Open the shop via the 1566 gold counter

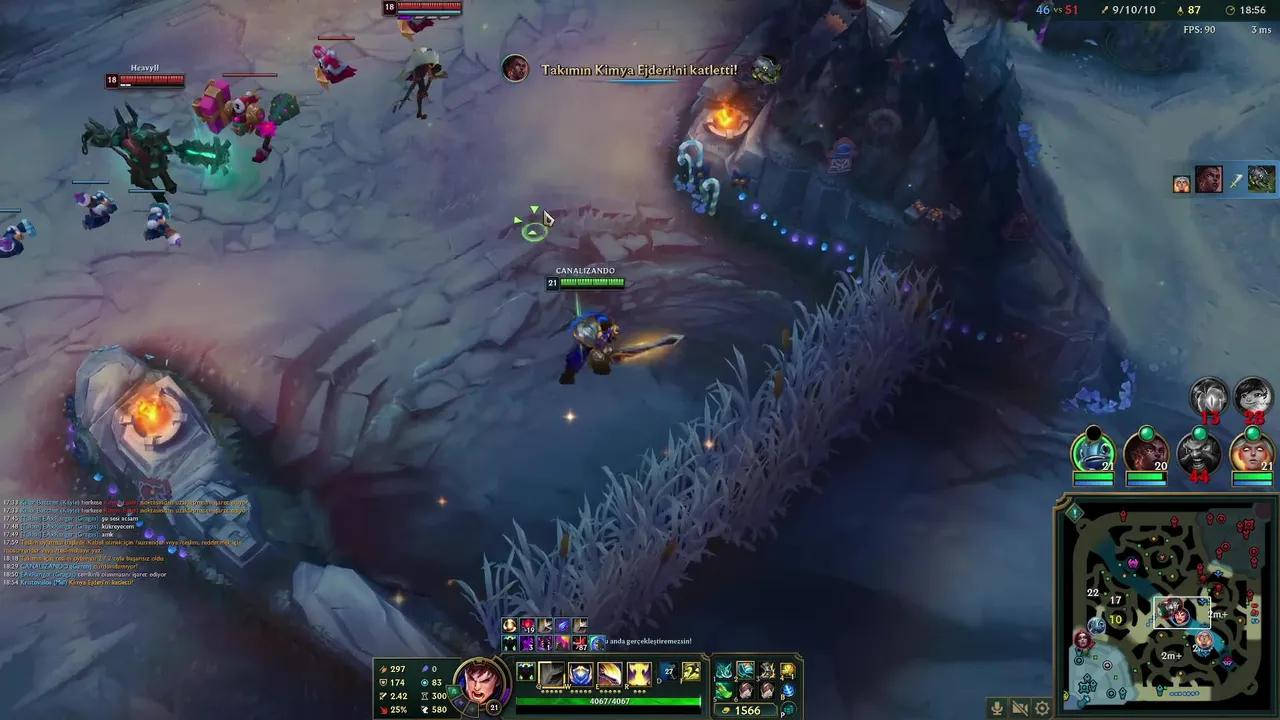746,709
